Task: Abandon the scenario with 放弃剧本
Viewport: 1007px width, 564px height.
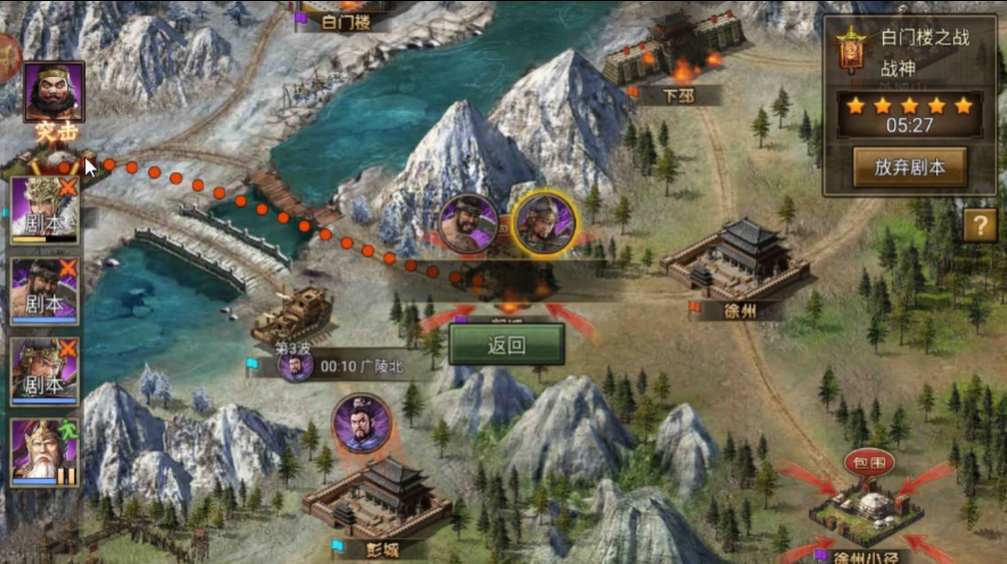Action: point(909,167)
